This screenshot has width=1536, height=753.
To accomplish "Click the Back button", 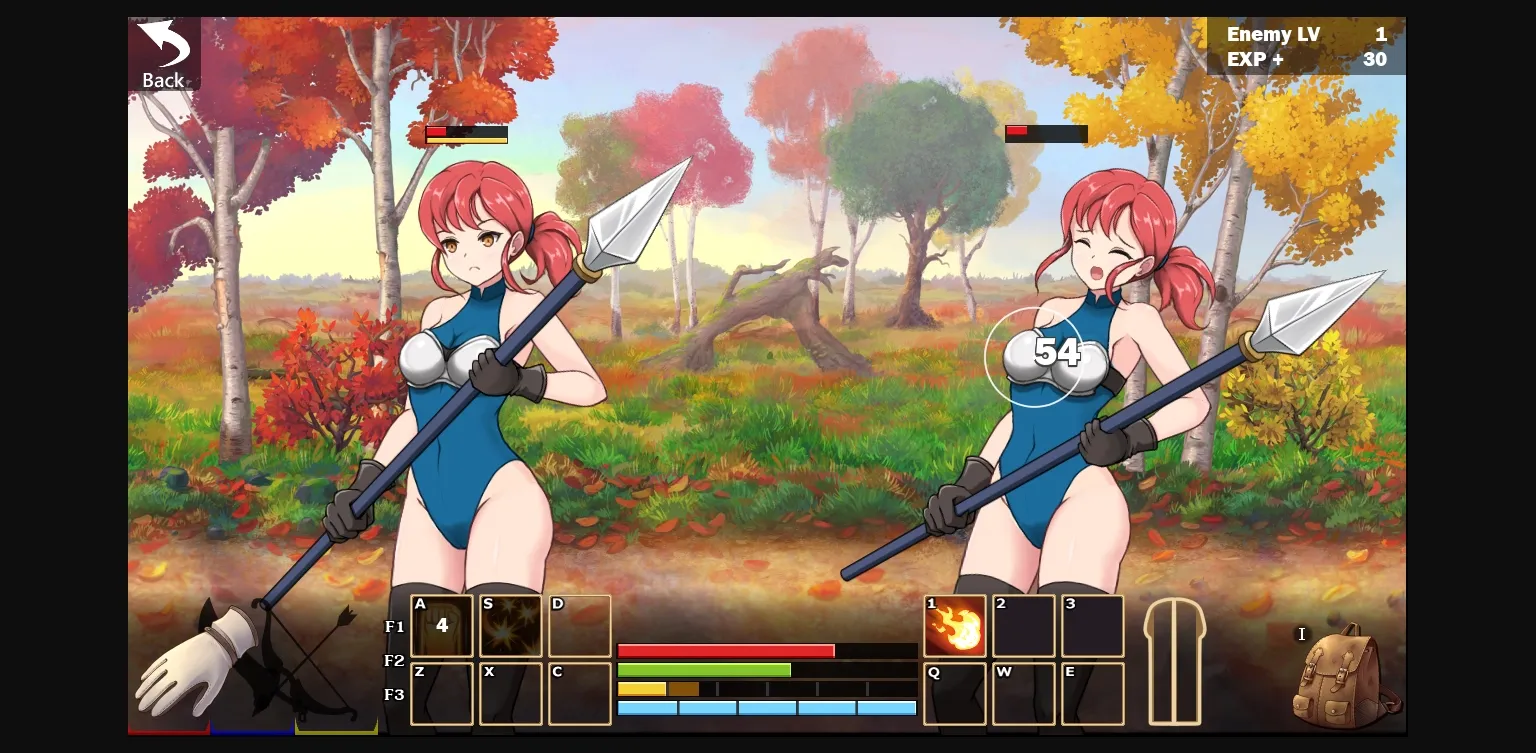I will pyautogui.click(x=163, y=52).
